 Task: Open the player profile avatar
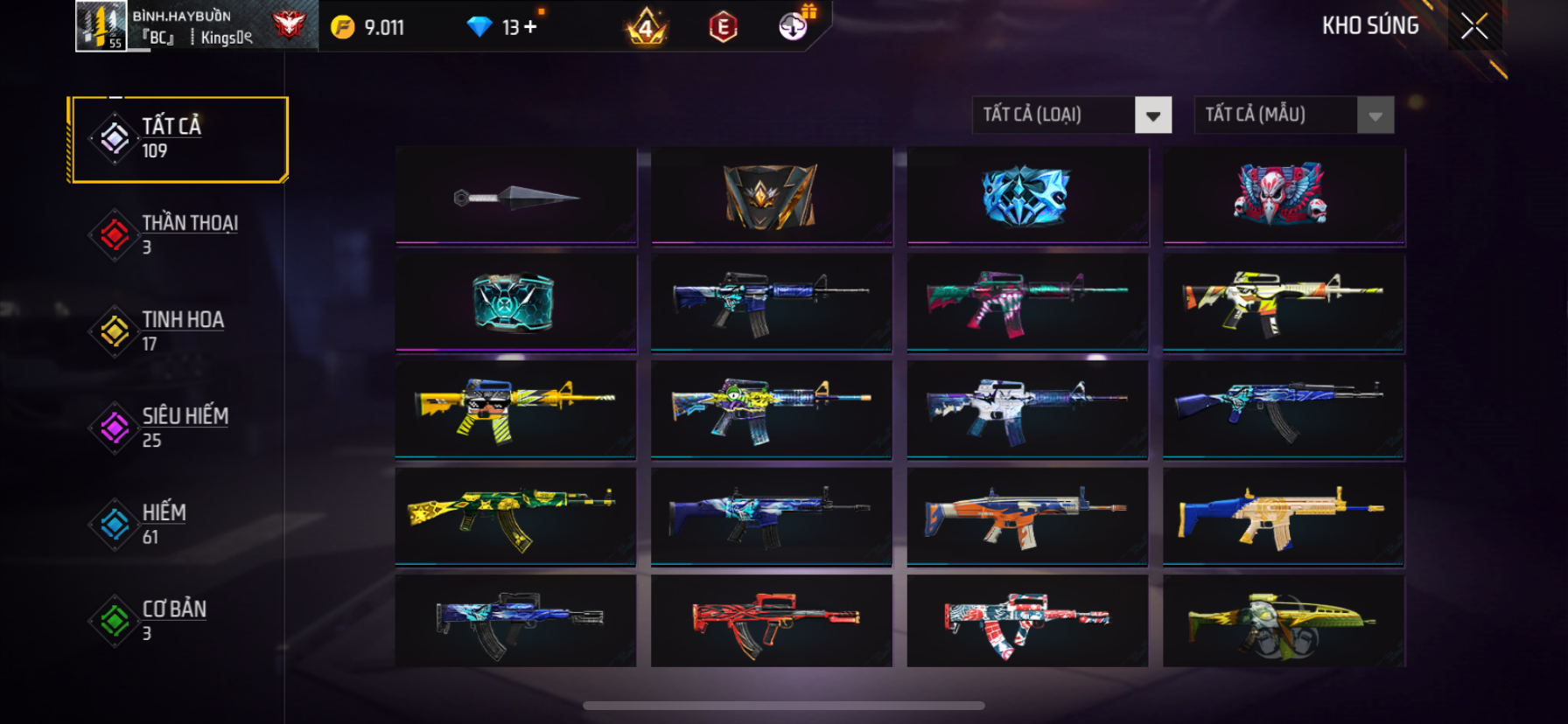[101, 26]
